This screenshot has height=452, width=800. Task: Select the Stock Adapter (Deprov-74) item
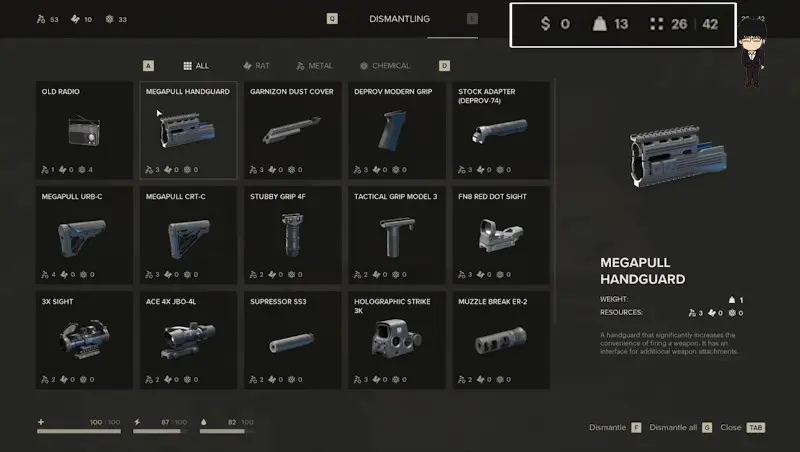pos(501,130)
